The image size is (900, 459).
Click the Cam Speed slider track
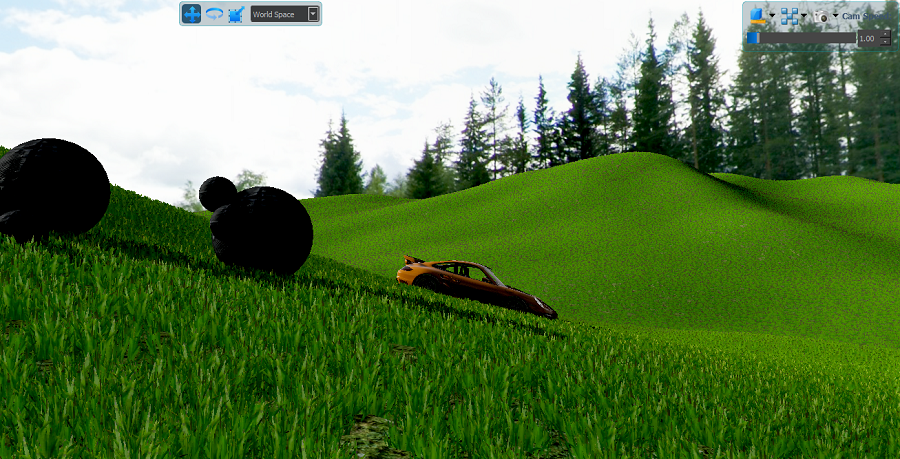click(805, 38)
